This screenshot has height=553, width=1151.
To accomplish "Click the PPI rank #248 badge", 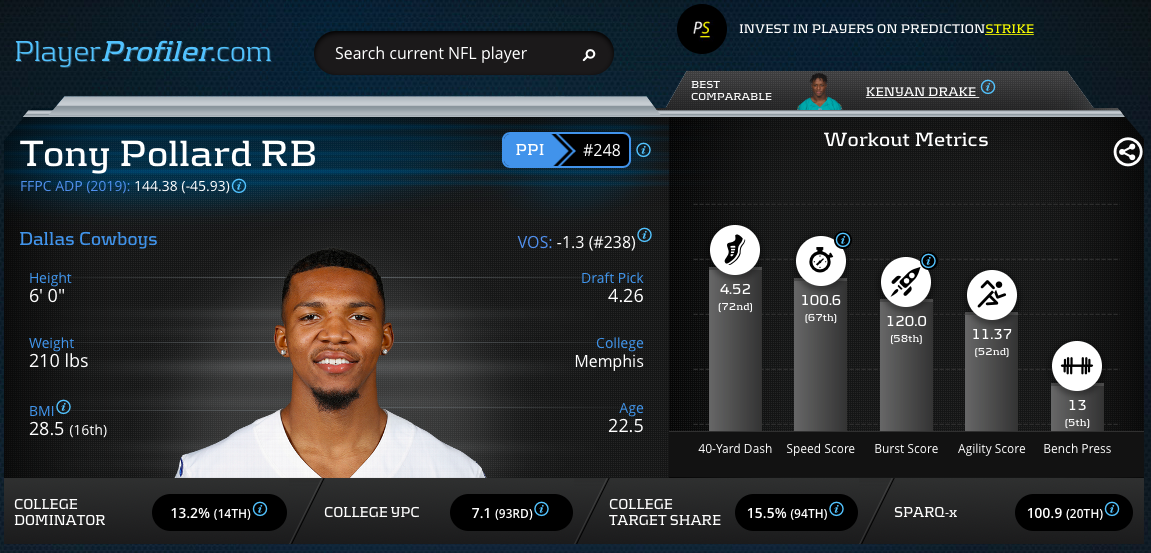I will [600, 151].
